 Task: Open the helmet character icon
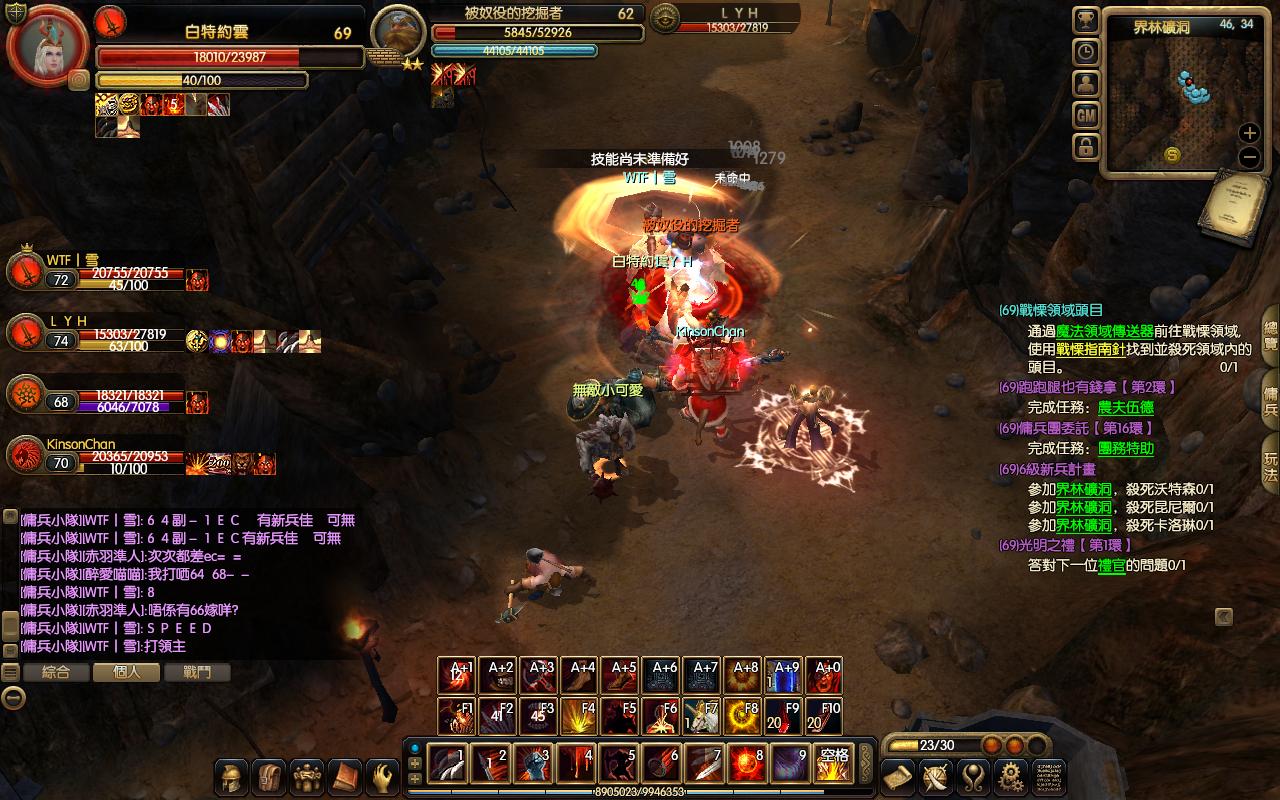click(232, 776)
